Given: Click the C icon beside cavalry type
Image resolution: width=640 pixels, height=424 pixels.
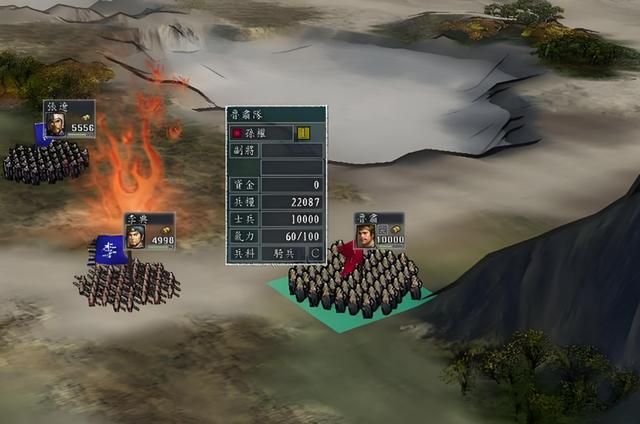Looking at the screenshot, I should (x=315, y=253).
